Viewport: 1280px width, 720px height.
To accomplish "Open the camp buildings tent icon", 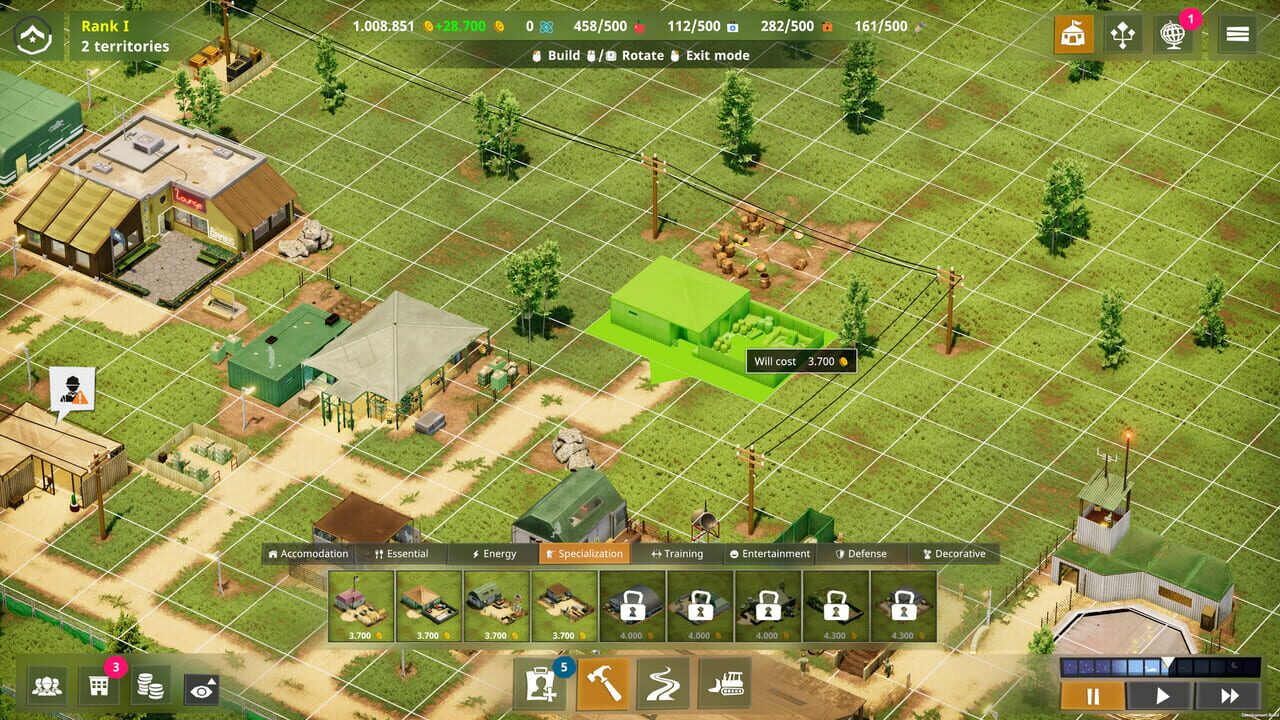I will 1073,35.
